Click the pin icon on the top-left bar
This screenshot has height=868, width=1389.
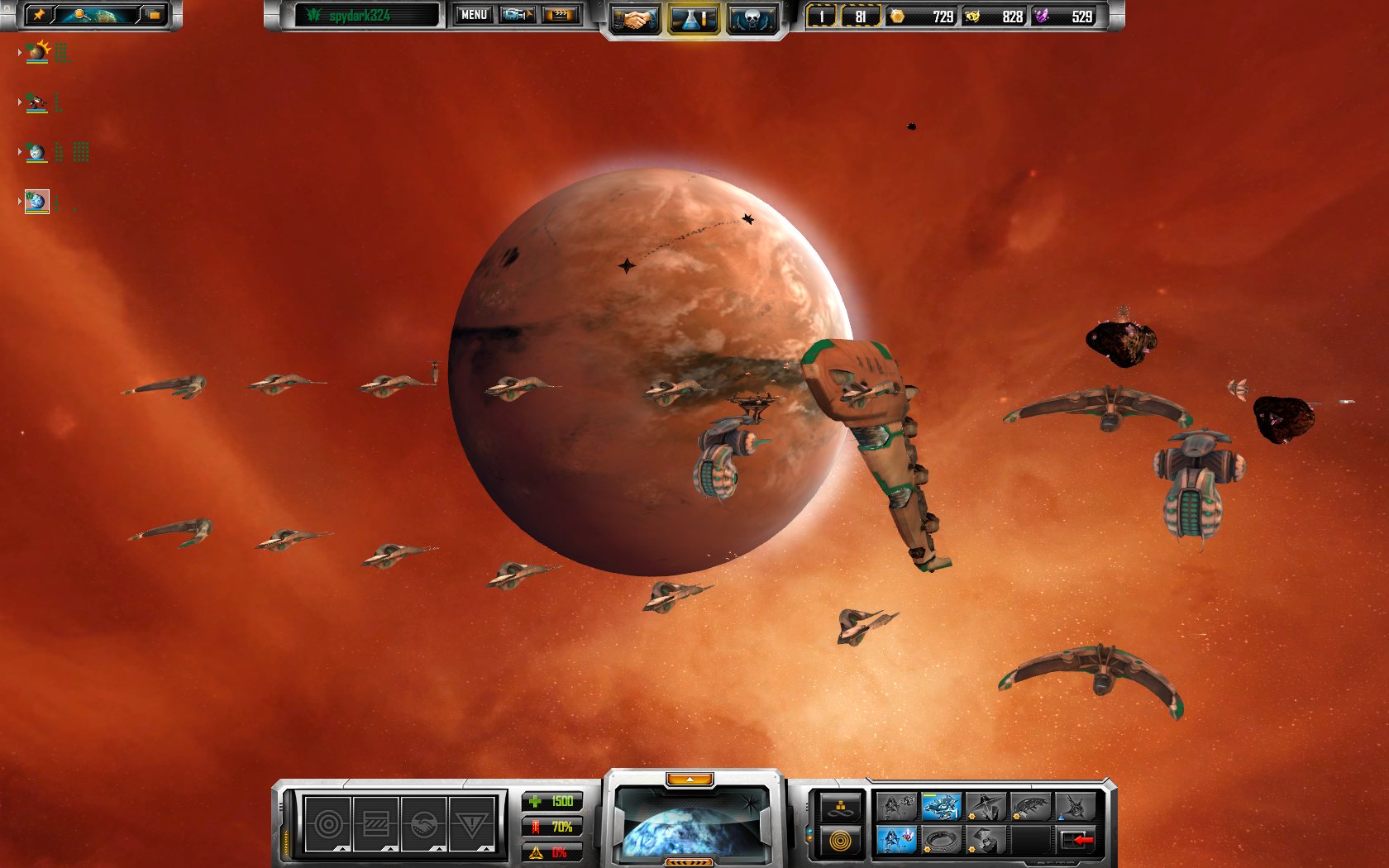(40, 13)
